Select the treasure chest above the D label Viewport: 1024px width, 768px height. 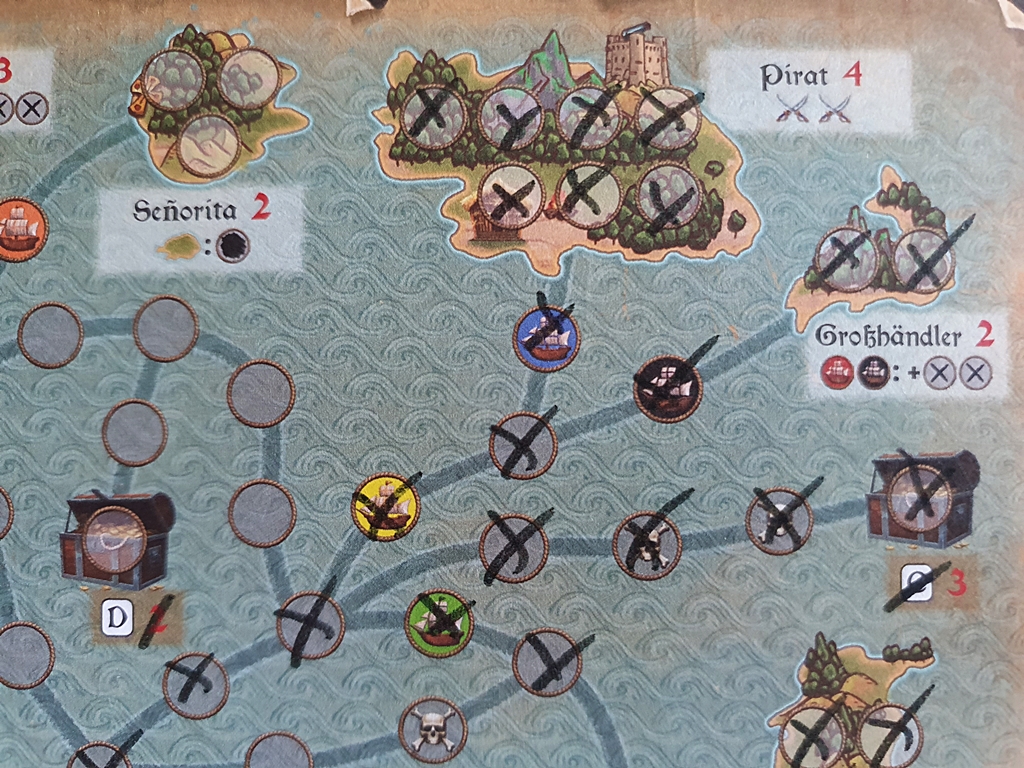tap(115, 539)
